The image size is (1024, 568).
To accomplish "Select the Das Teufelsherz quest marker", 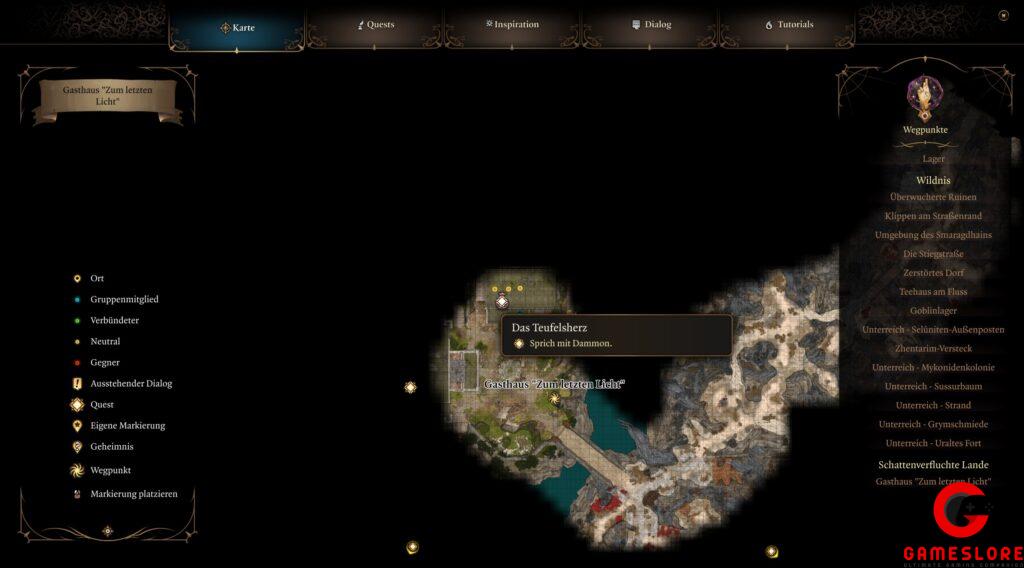I will coord(502,302).
